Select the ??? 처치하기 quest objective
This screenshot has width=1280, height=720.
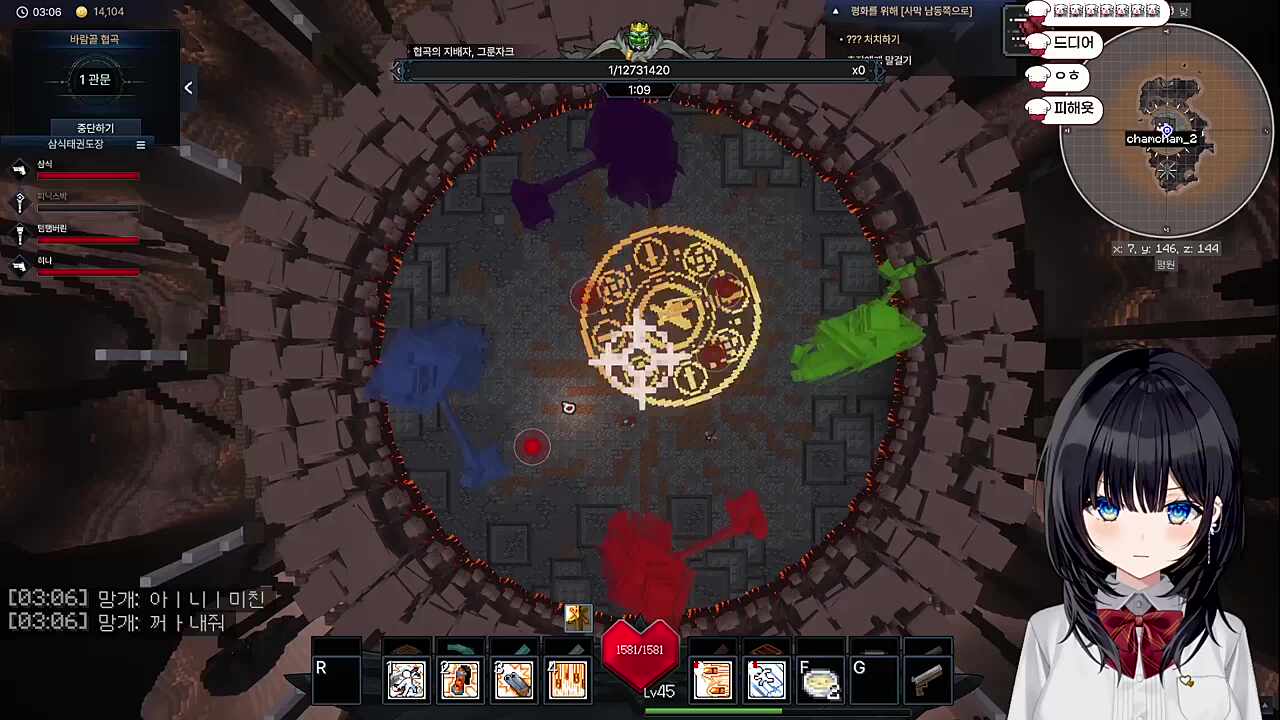point(870,39)
